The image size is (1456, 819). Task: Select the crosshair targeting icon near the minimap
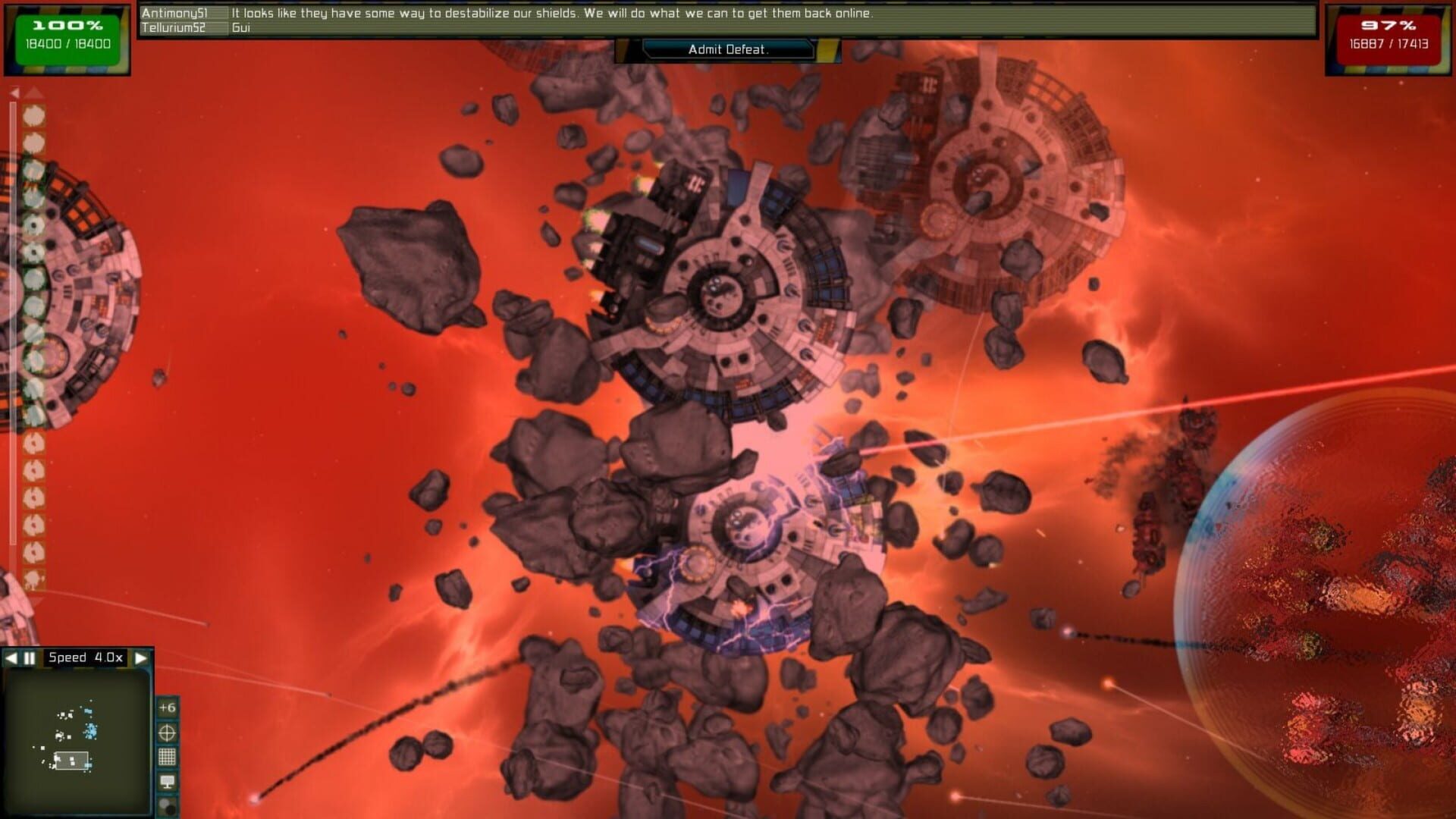[168, 731]
